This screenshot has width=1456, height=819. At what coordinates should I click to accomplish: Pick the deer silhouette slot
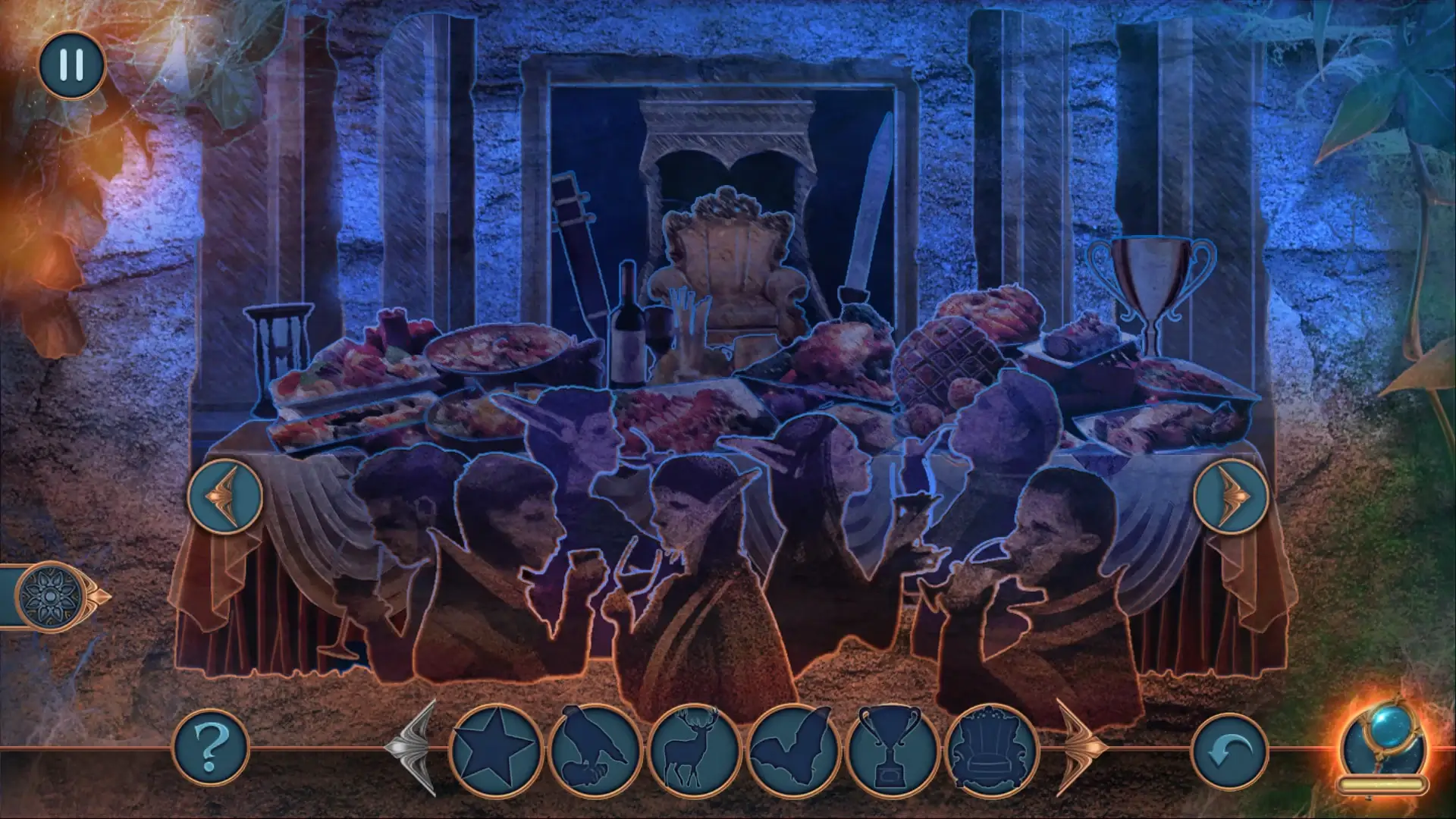(x=694, y=750)
